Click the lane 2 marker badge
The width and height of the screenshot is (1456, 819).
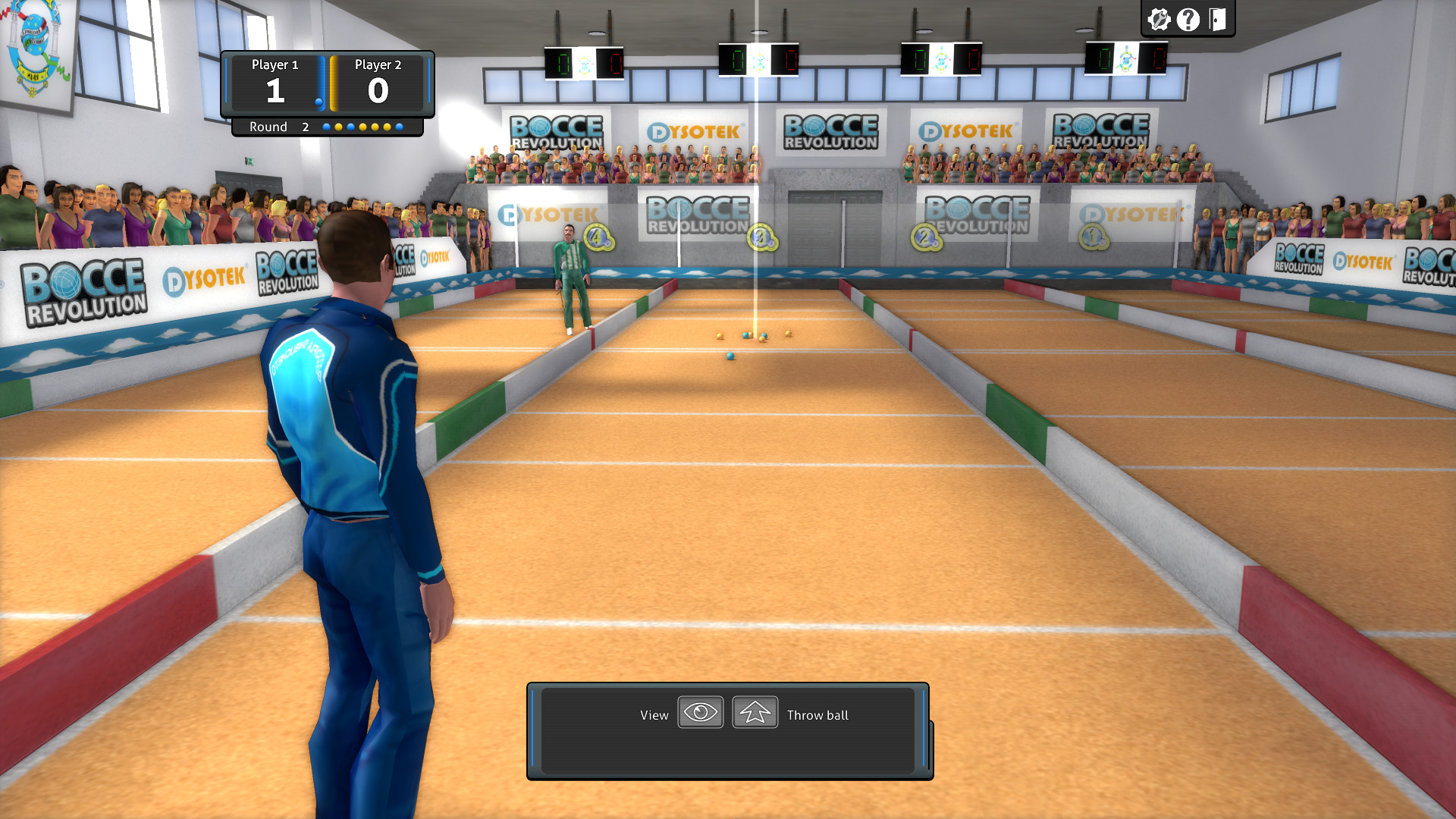tap(924, 237)
